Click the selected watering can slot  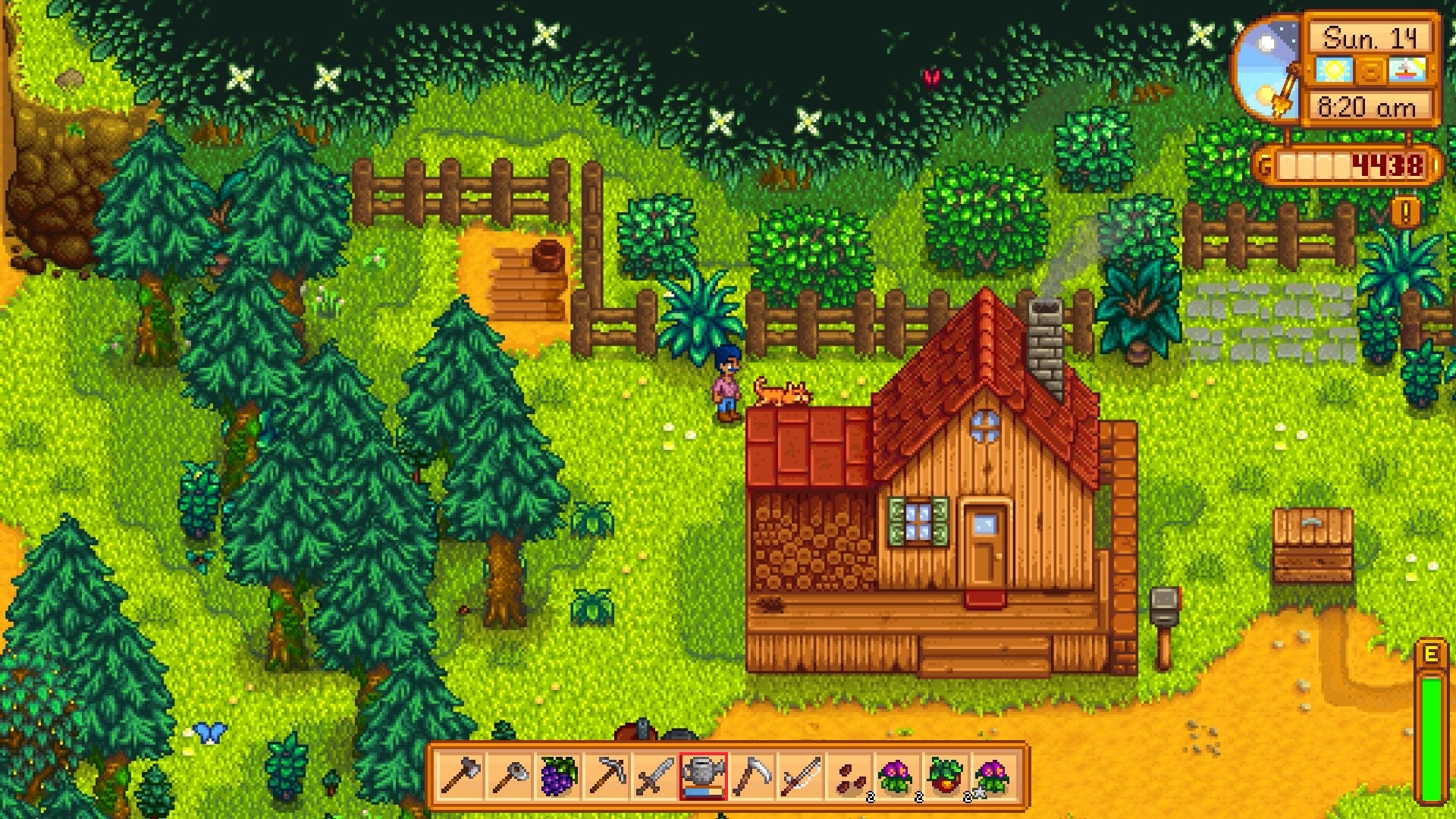point(704,777)
